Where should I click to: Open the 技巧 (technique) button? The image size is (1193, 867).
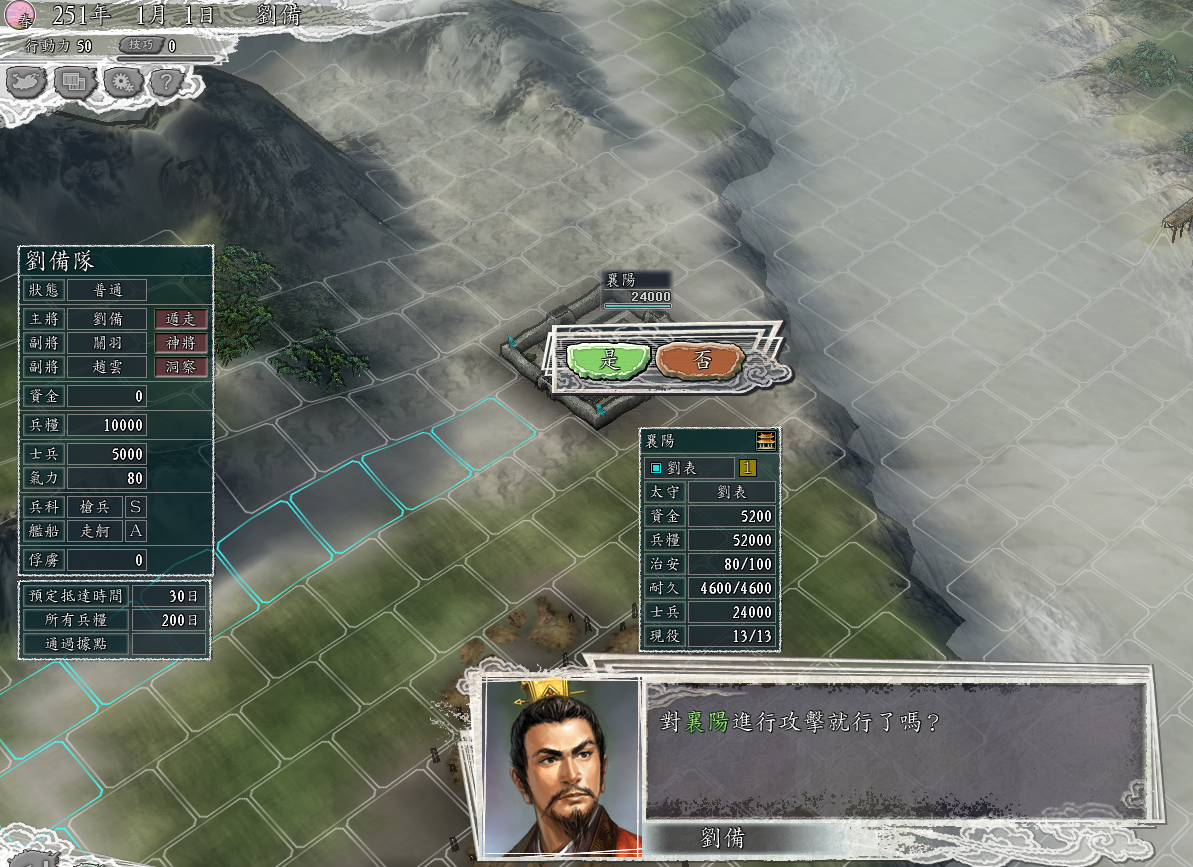[139, 46]
